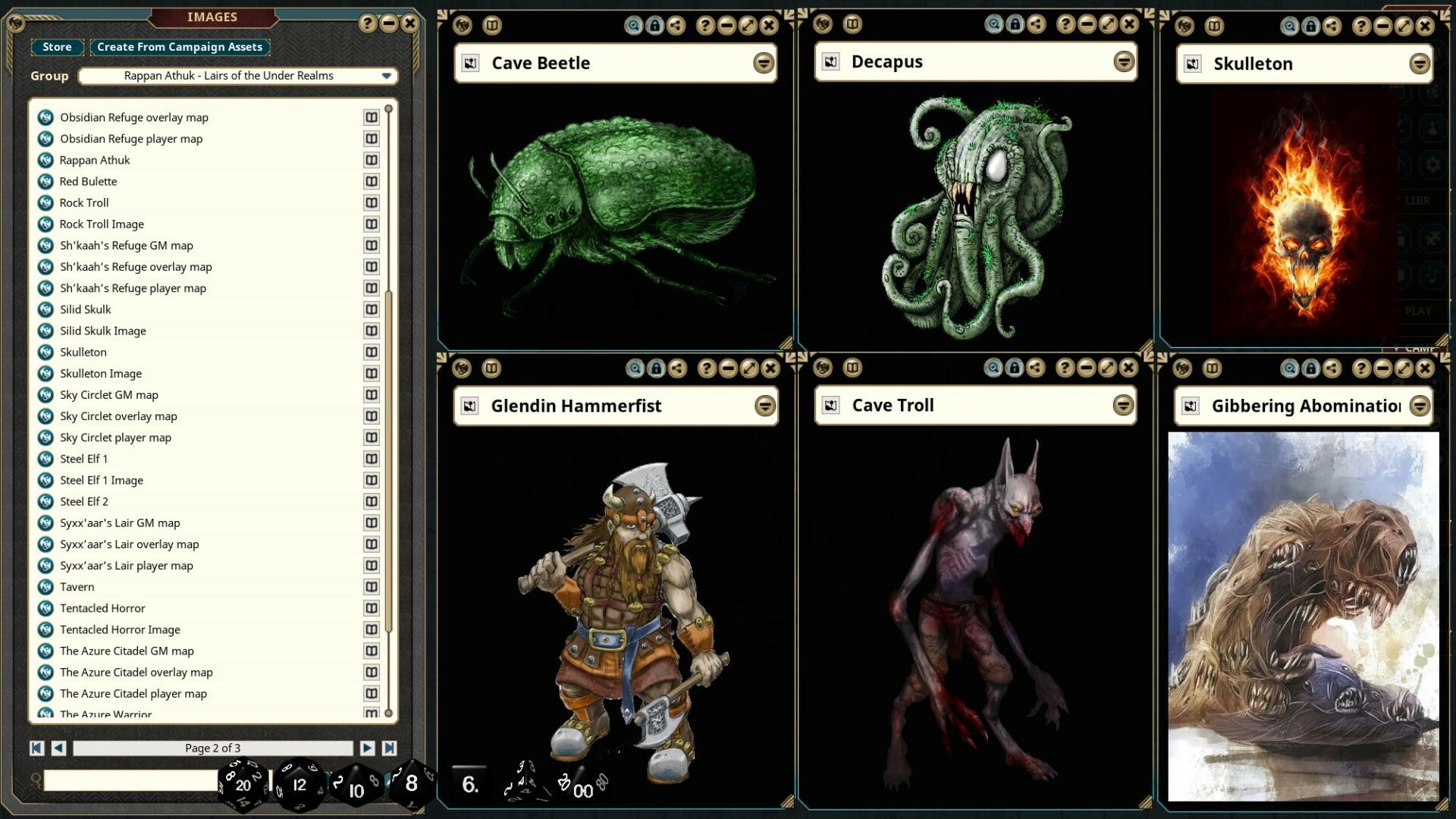The image size is (1456, 819).
Task: Click the resize arrows icon on Glendin Hammerfist window
Action: click(x=748, y=369)
